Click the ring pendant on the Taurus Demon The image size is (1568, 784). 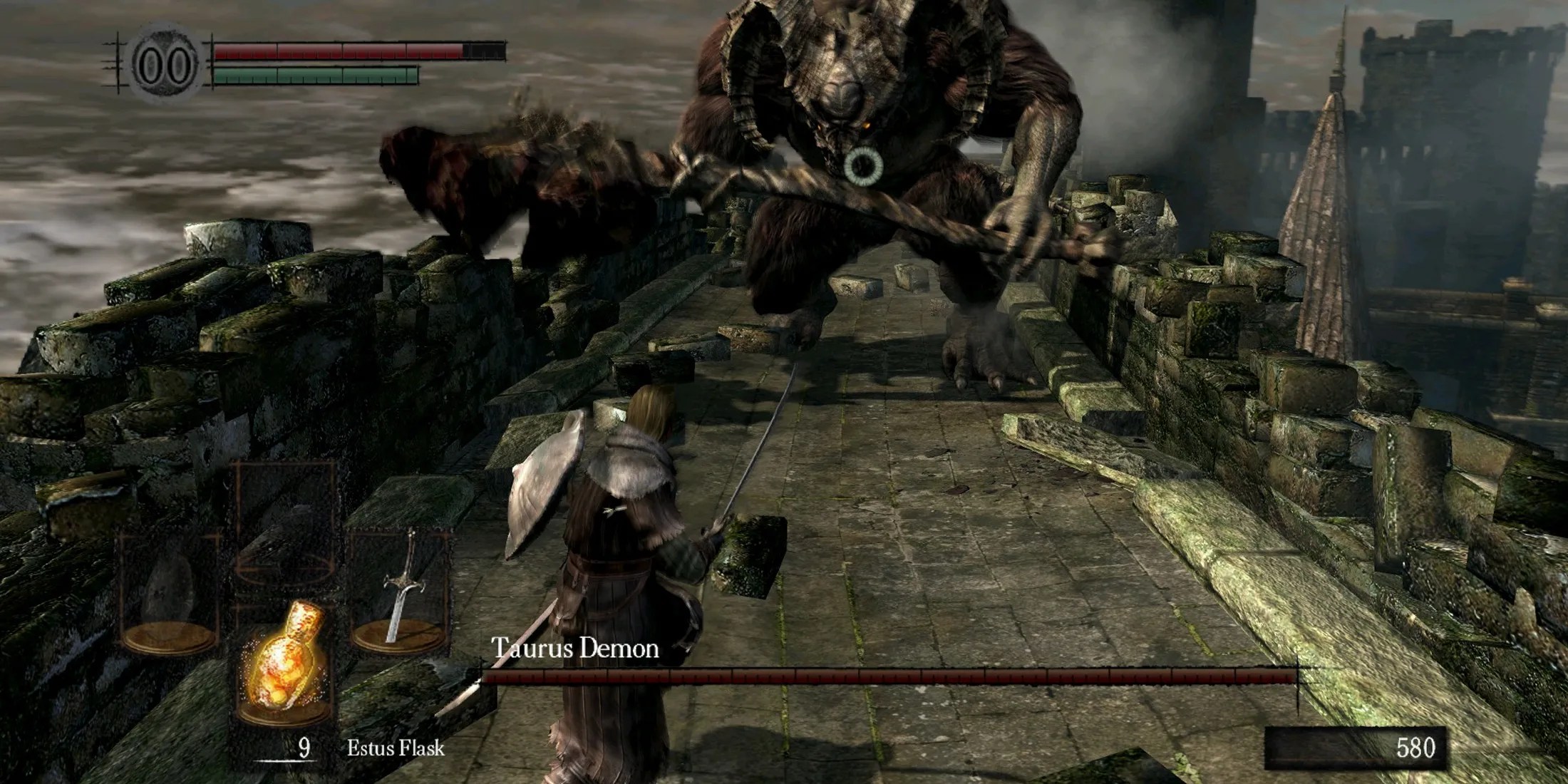pyautogui.click(x=865, y=165)
